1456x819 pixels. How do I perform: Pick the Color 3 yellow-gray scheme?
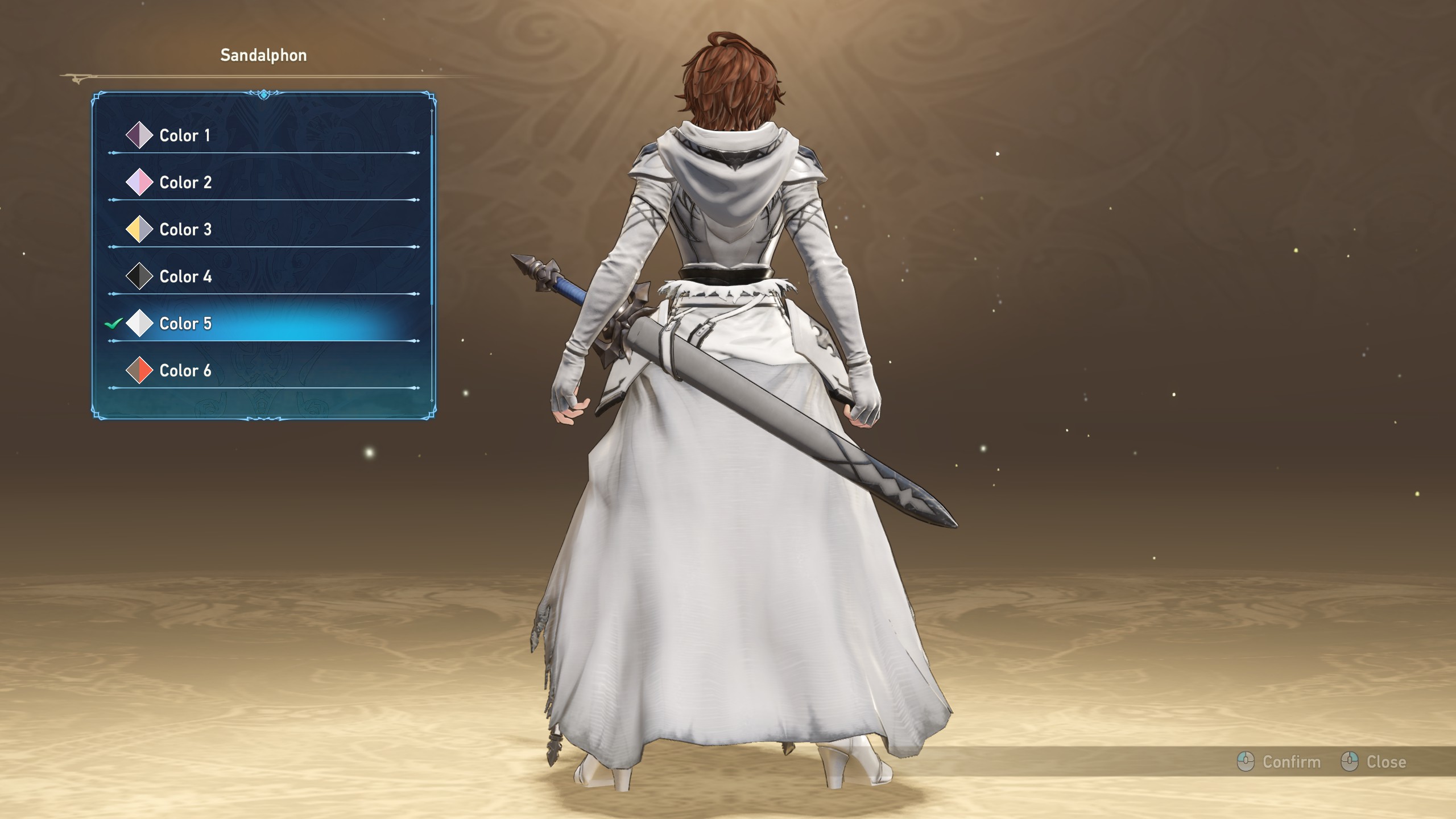pyautogui.click(x=185, y=230)
